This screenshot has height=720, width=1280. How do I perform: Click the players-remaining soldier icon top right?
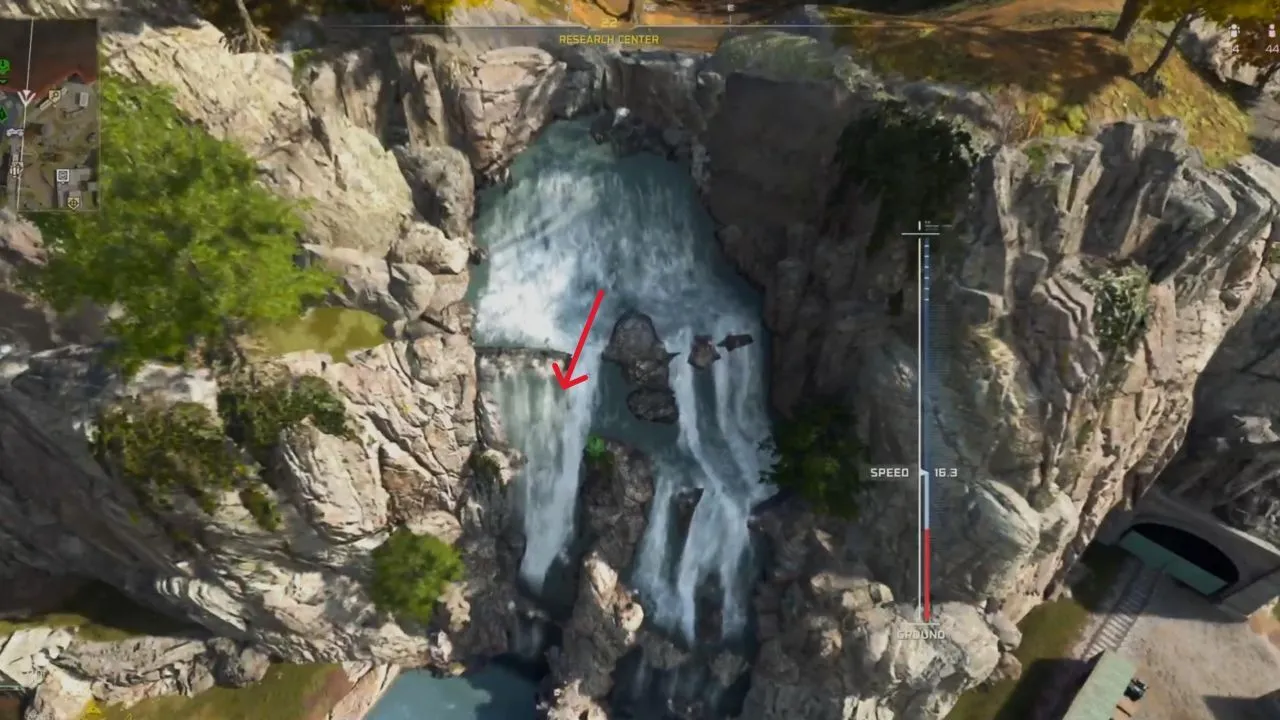coord(1271,31)
